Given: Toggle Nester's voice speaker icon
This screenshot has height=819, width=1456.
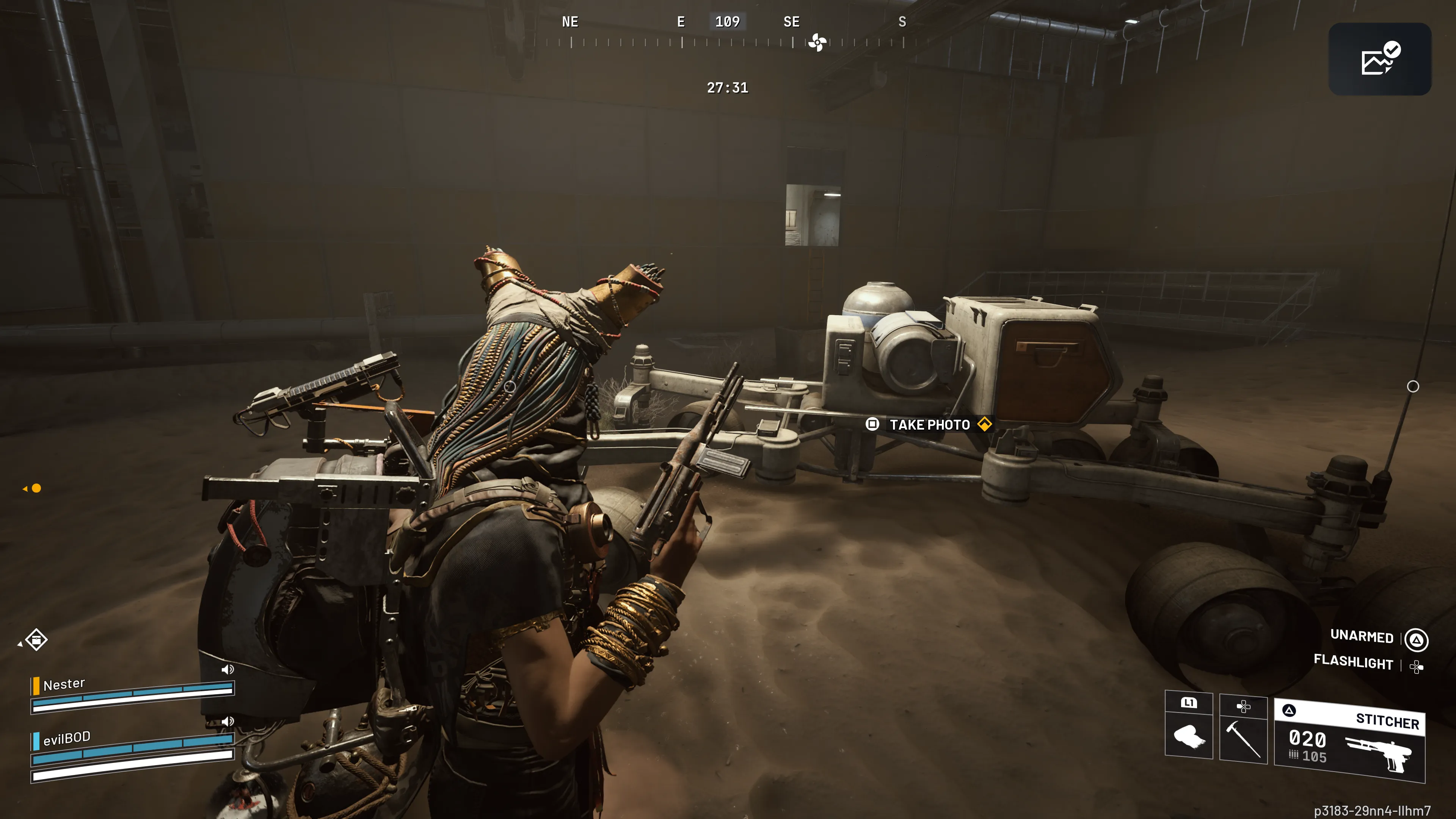Looking at the screenshot, I should pyautogui.click(x=227, y=670).
